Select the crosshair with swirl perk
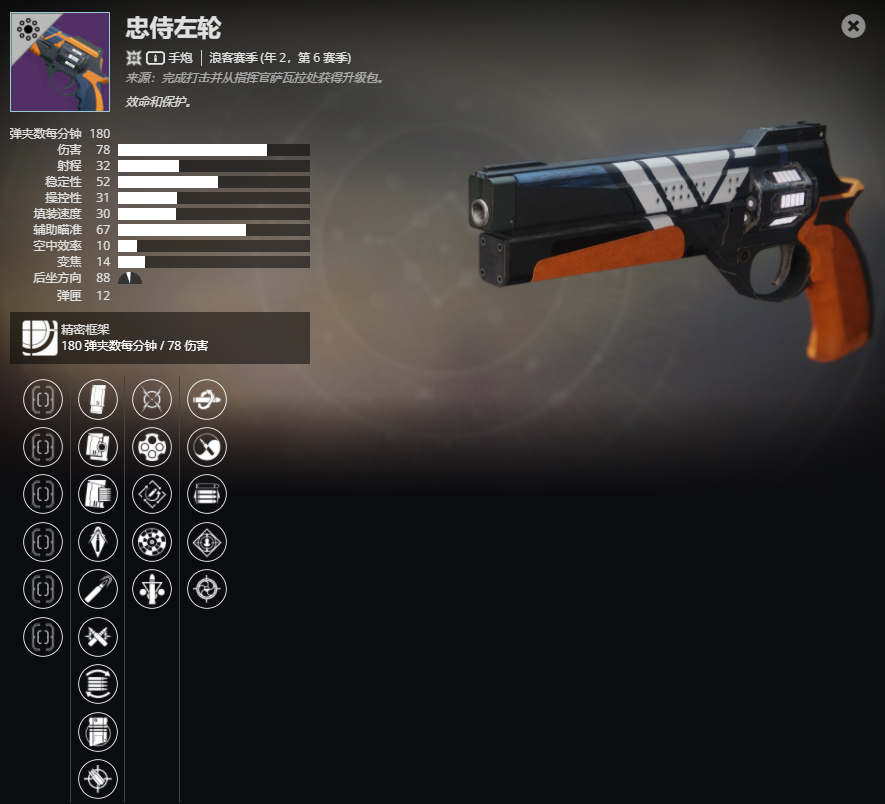This screenshot has height=804, width=885. point(207,589)
